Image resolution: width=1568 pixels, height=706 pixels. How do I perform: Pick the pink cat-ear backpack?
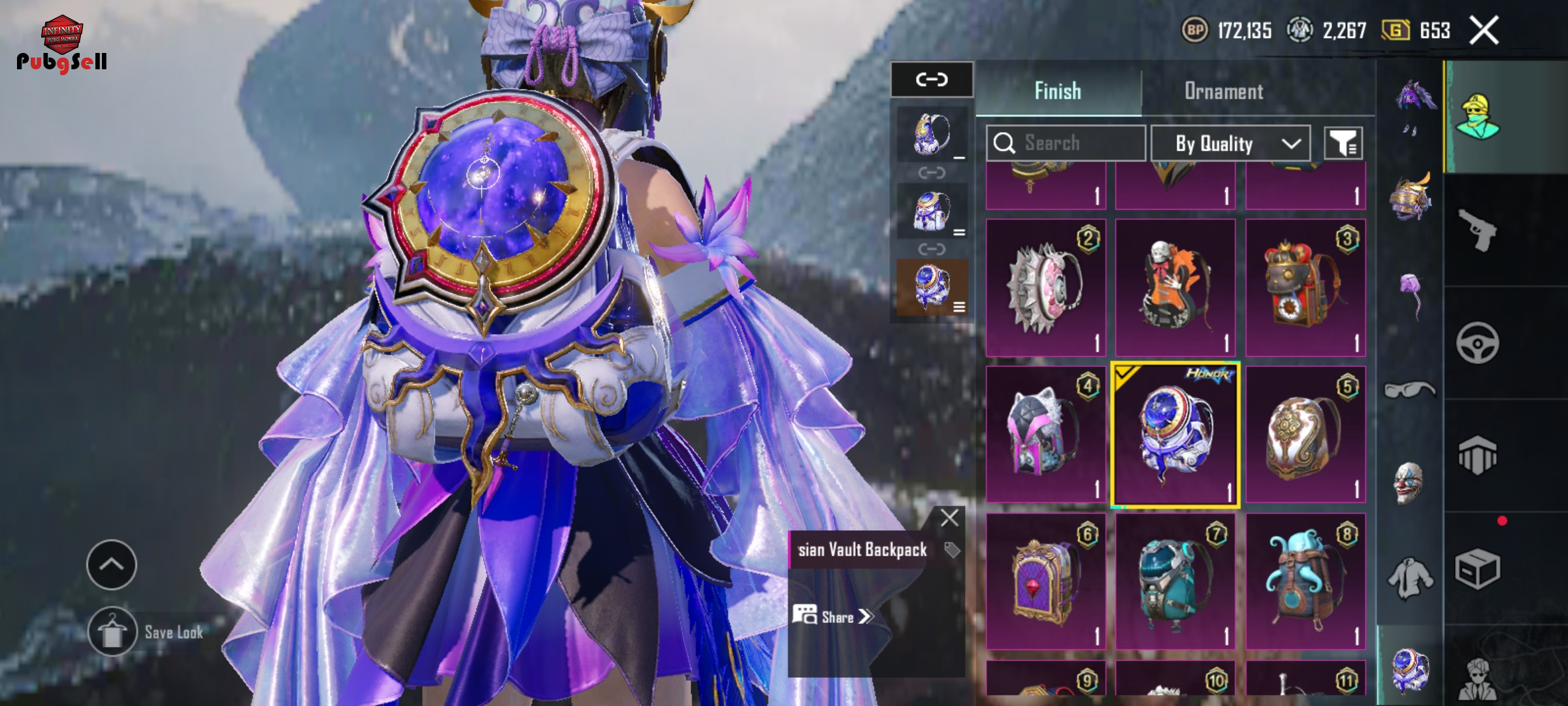point(1045,435)
